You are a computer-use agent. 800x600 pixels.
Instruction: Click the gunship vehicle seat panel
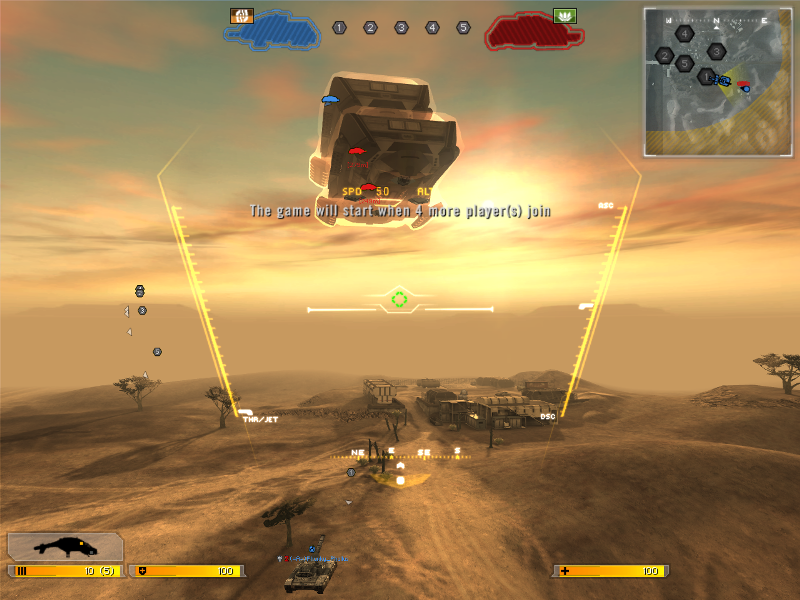point(65,547)
